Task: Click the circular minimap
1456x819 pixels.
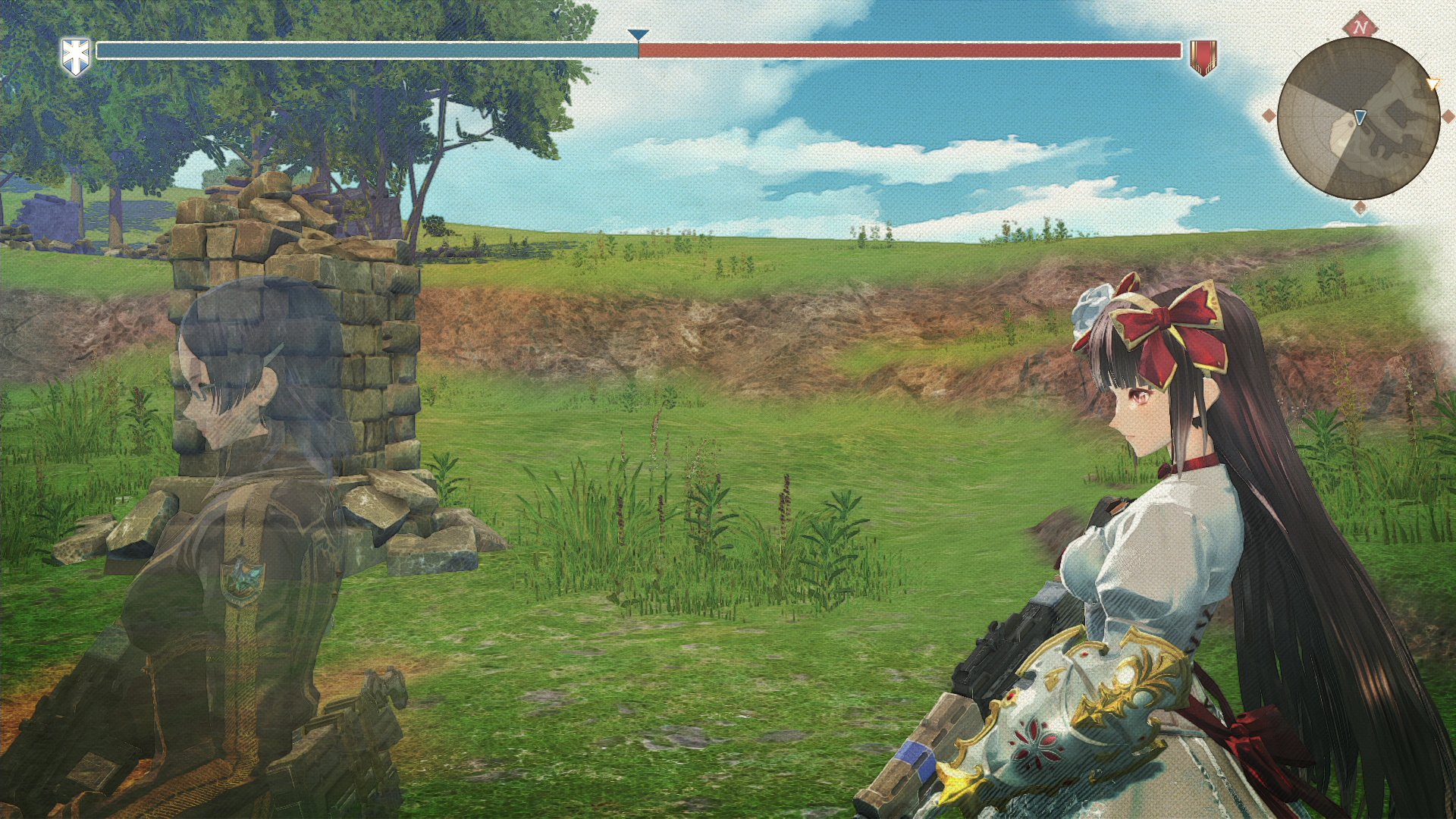Action: (x=1358, y=119)
